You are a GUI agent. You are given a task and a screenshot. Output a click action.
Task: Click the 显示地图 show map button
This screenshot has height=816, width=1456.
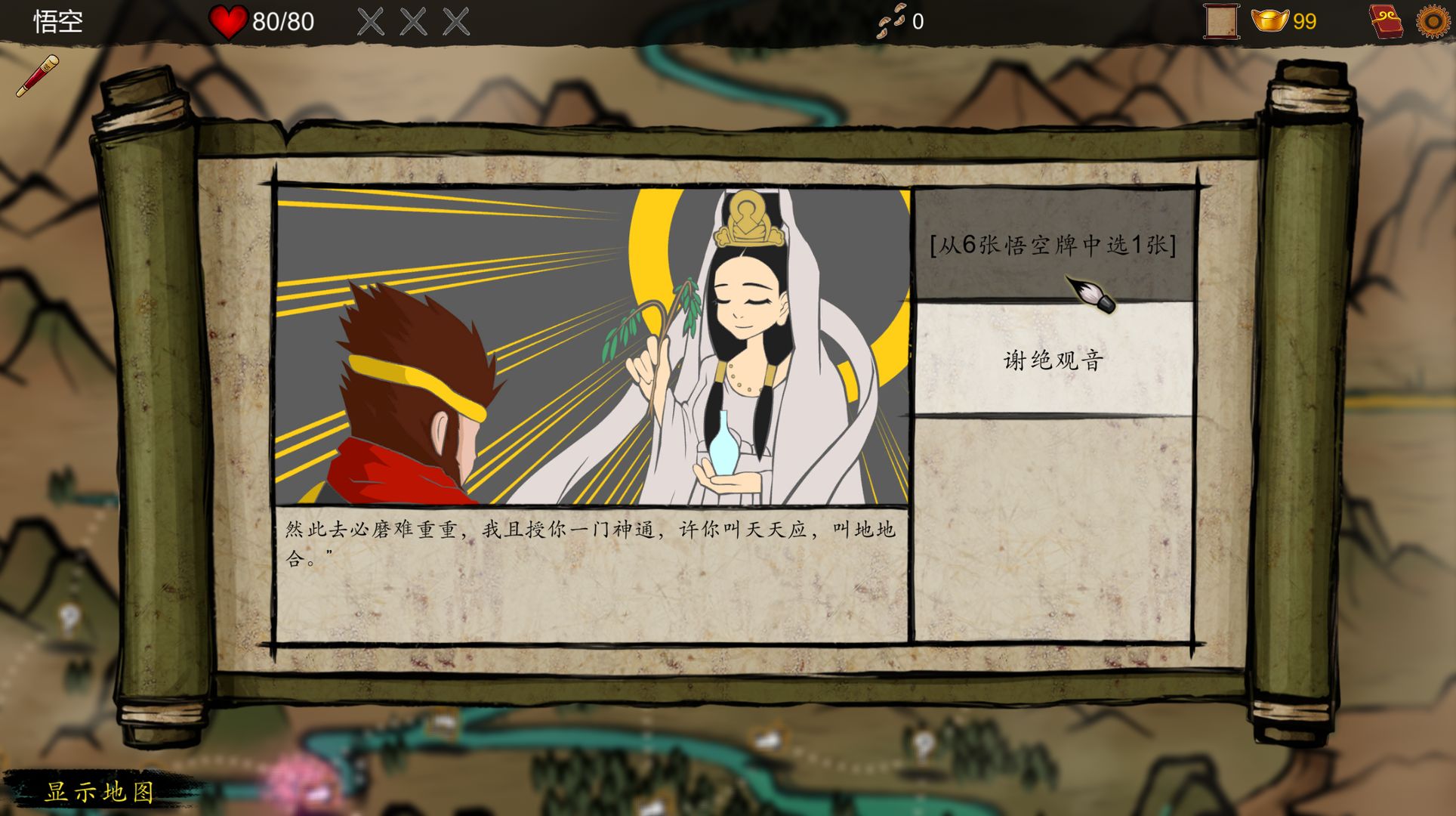(x=100, y=791)
